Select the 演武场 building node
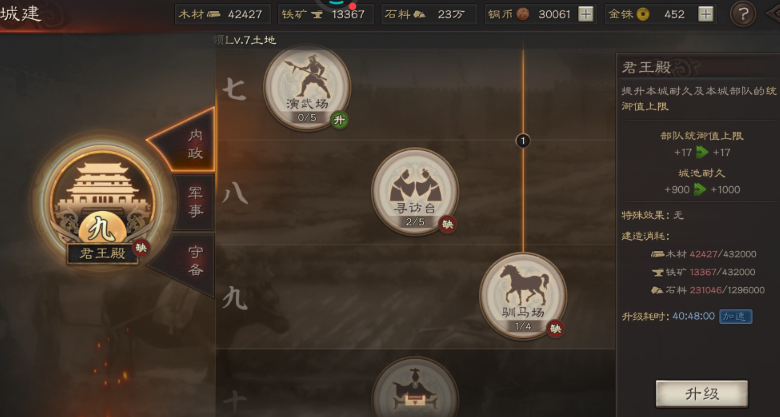 coord(306,83)
